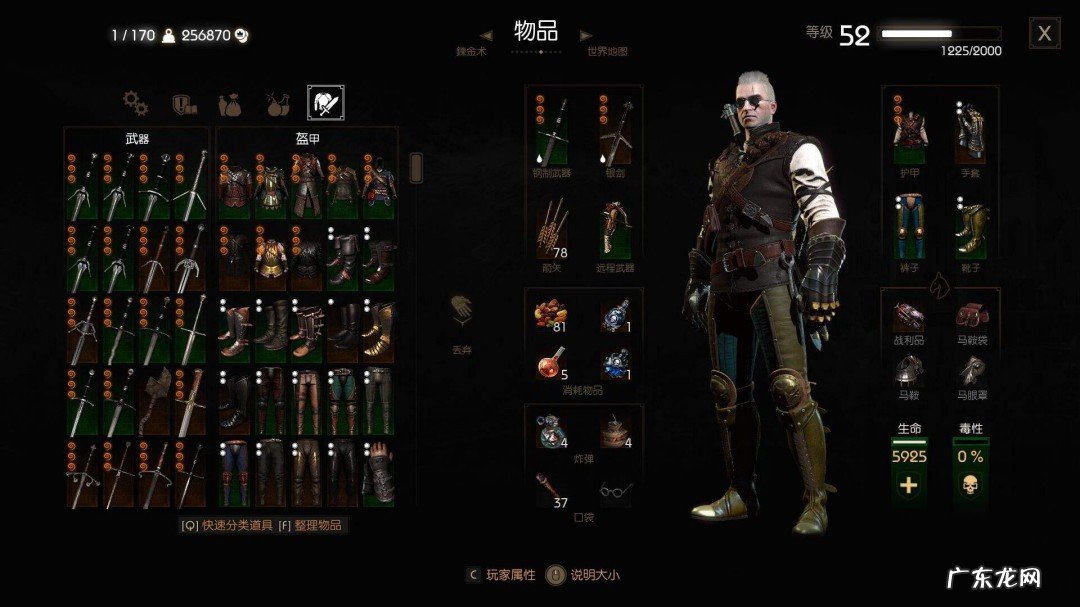Select the axe in the weapons grid
The image size is (1080, 607).
point(156,400)
